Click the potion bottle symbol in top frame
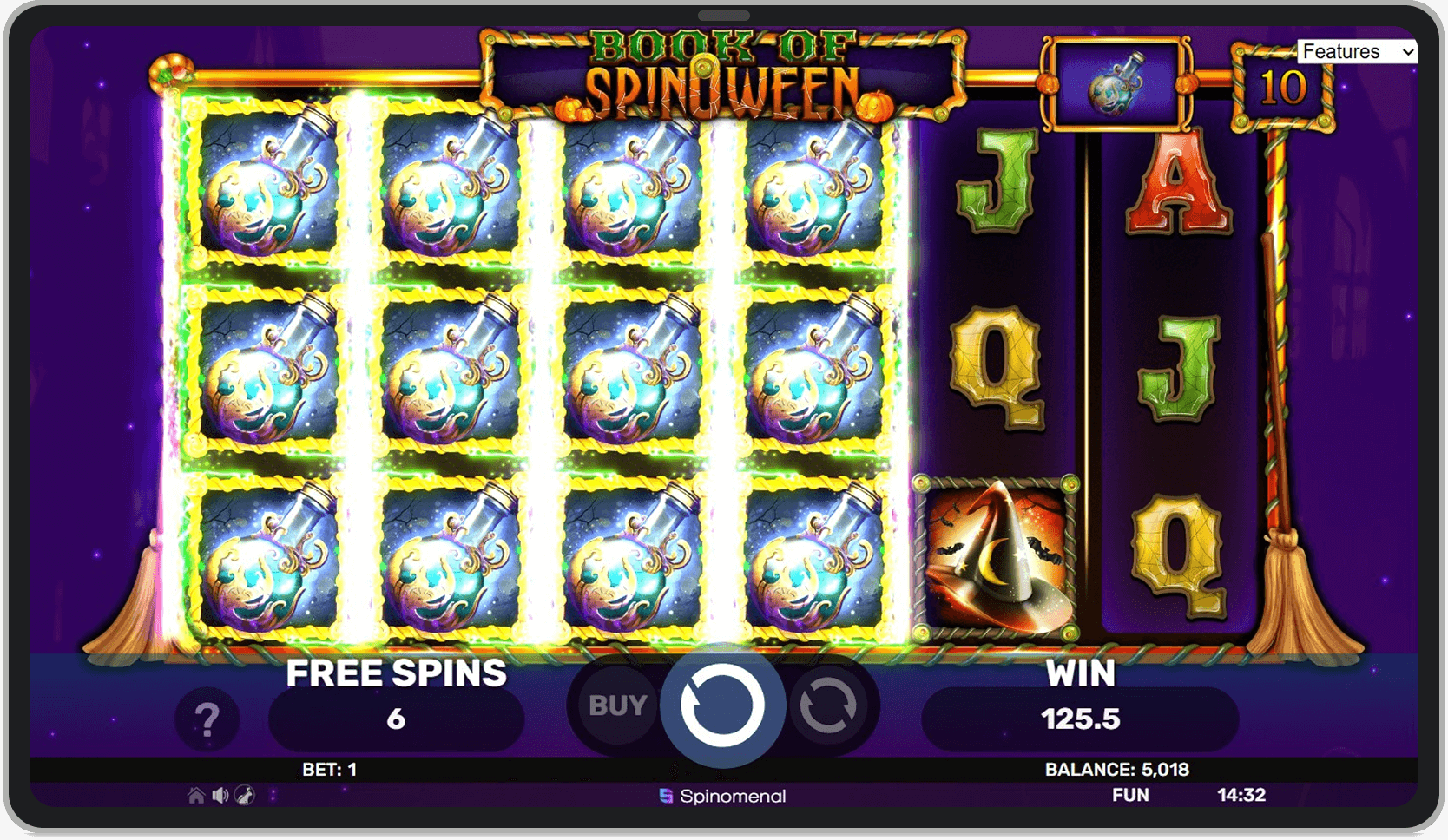Viewport: 1448px width, 840px height. (1116, 82)
